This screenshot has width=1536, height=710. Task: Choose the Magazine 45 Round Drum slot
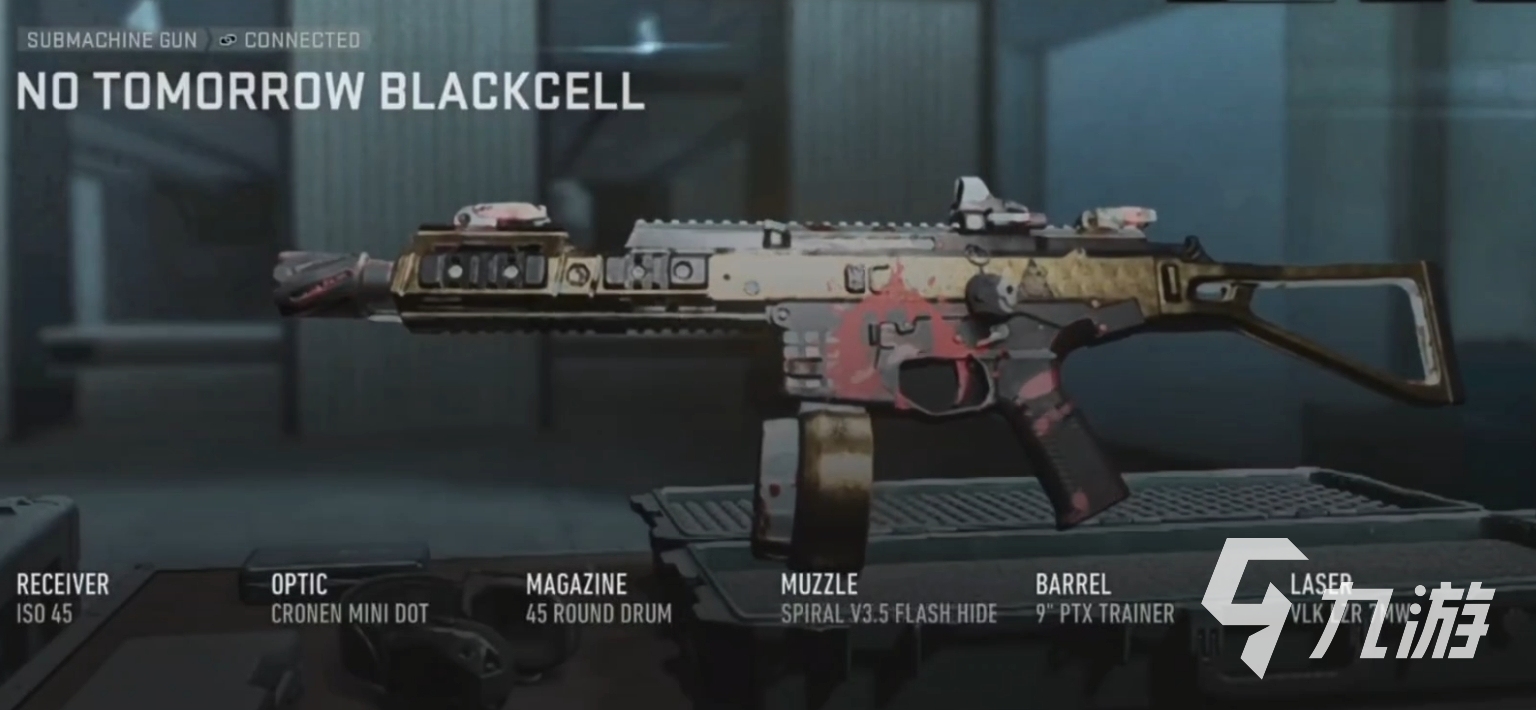598,598
